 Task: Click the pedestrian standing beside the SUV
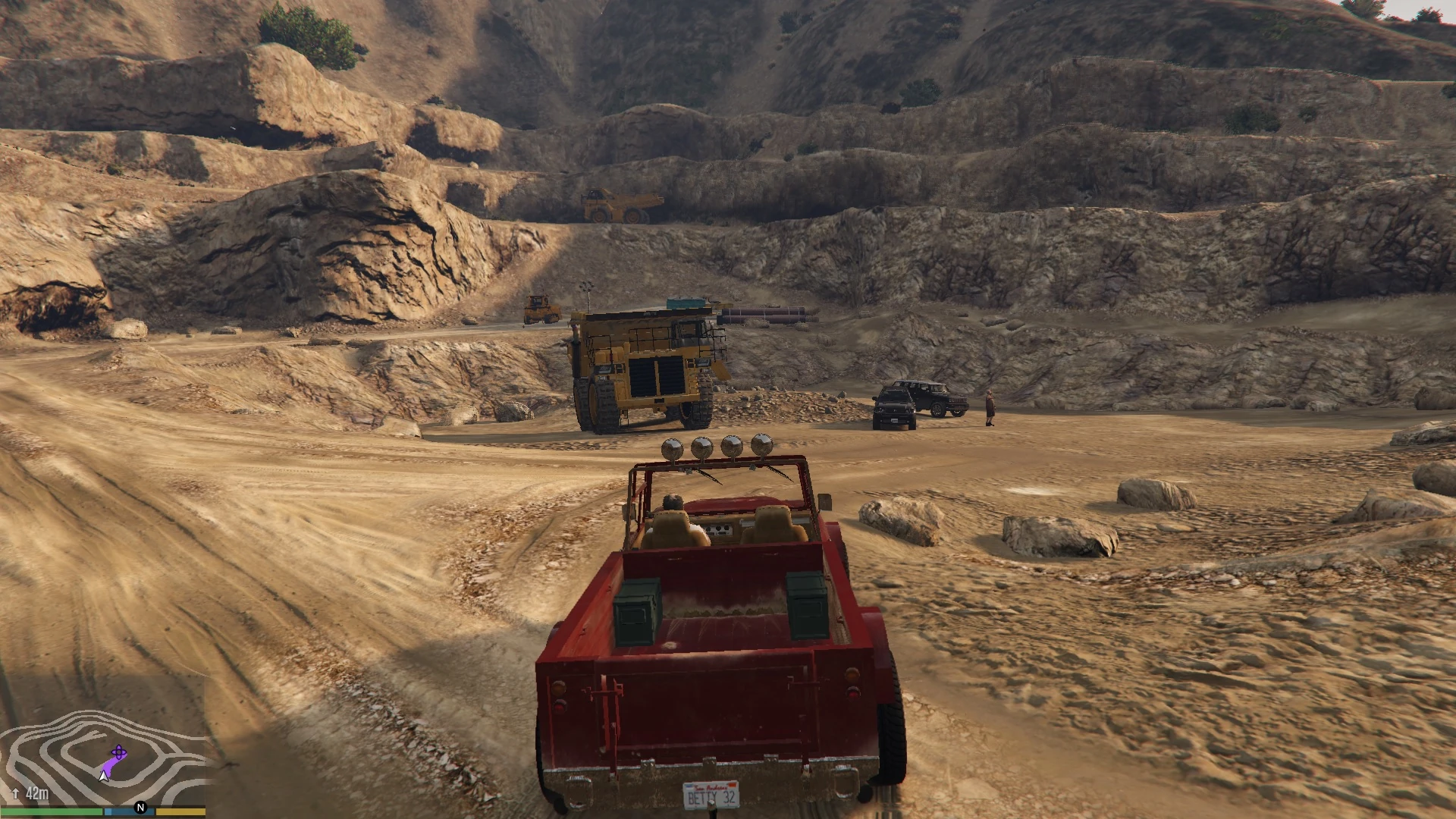989,407
